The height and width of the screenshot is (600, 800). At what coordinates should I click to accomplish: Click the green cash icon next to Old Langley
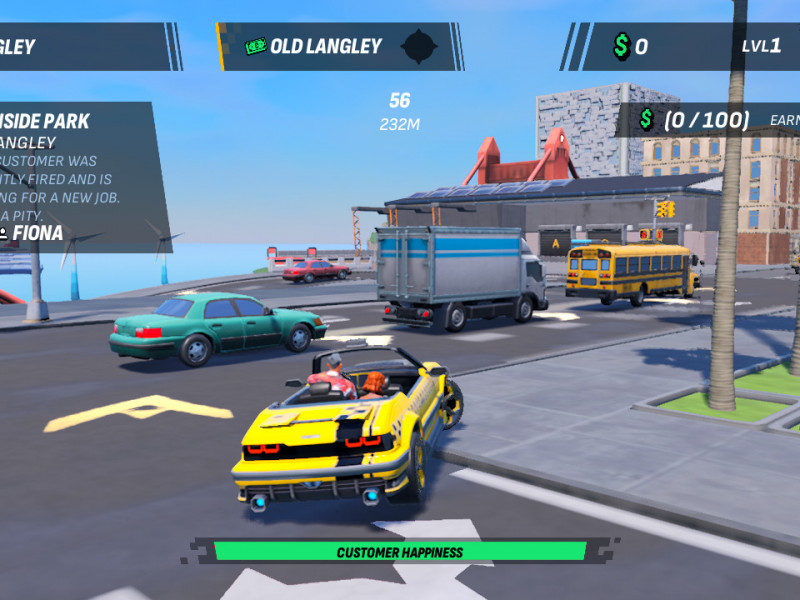coord(255,46)
